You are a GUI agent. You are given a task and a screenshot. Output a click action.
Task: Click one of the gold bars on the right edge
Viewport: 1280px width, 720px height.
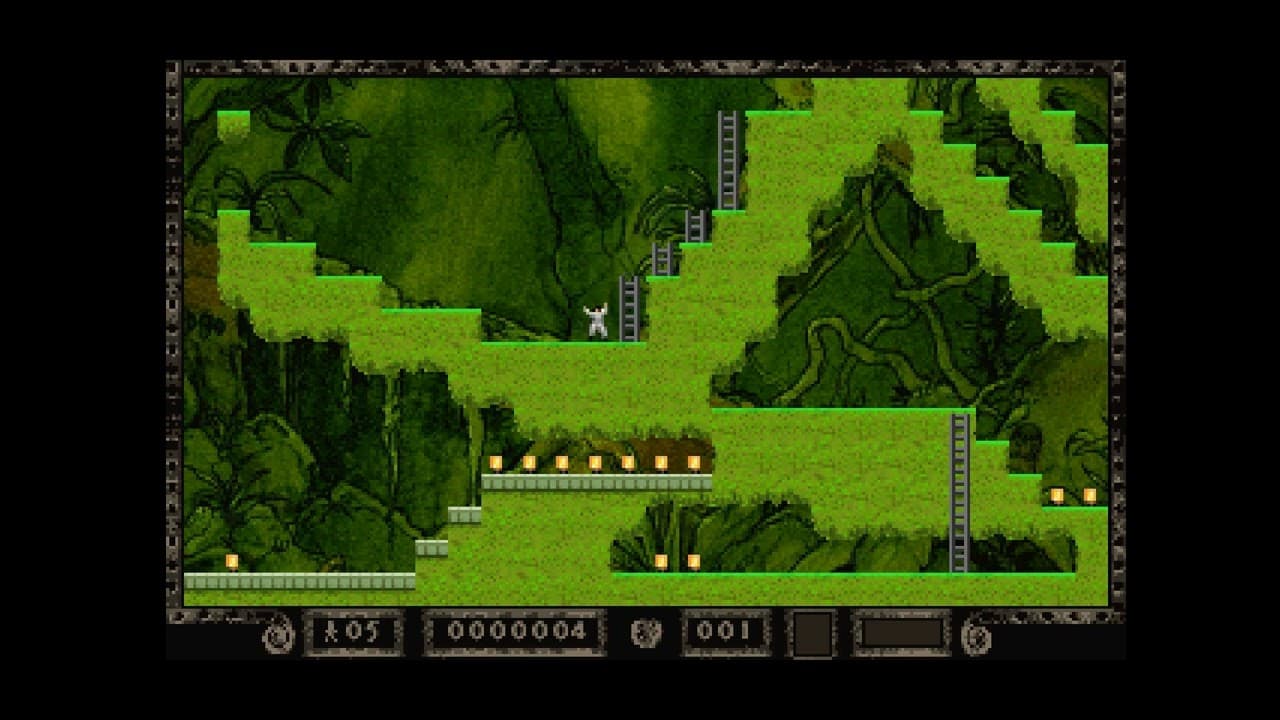click(x=1057, y=495)
